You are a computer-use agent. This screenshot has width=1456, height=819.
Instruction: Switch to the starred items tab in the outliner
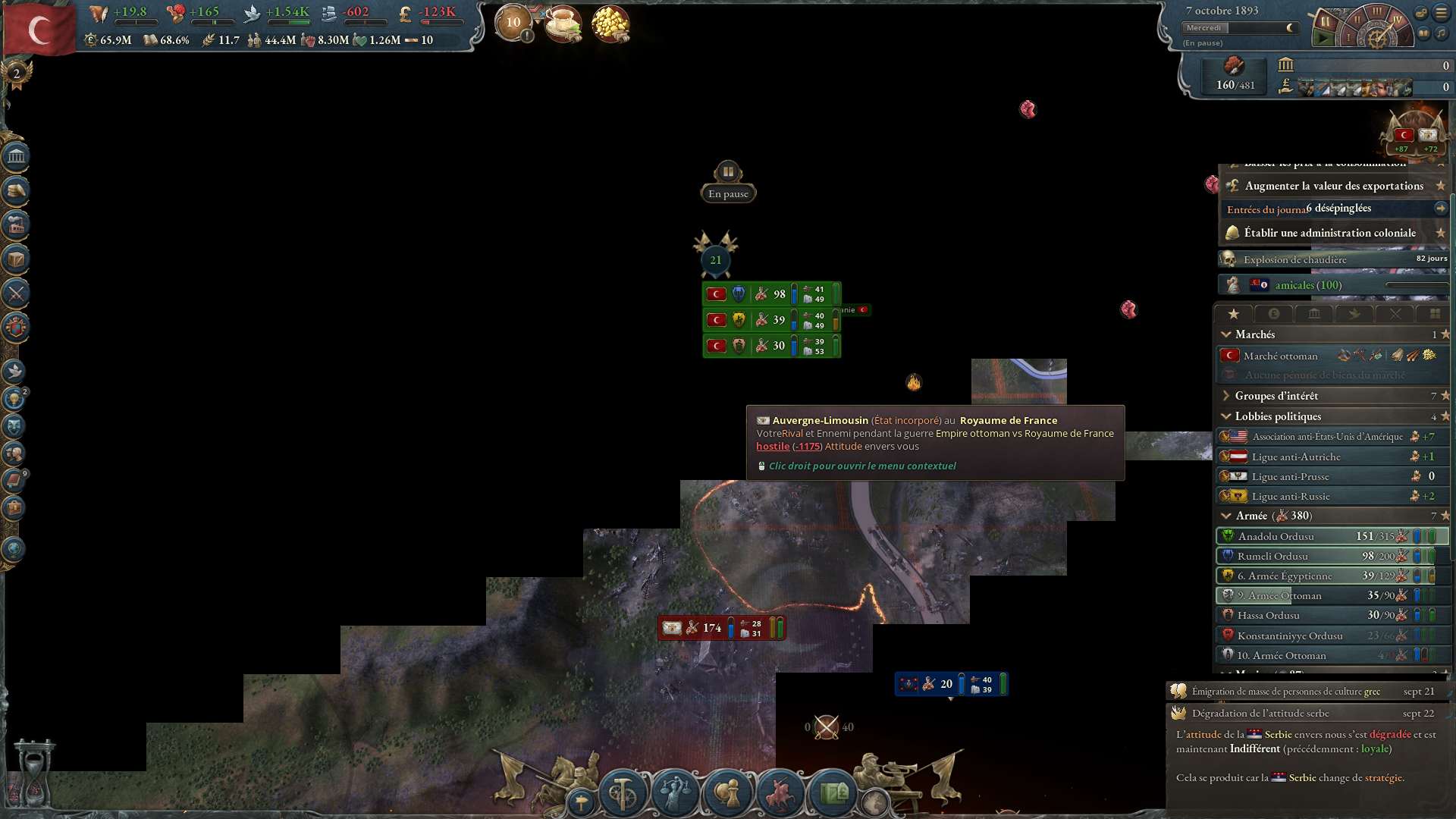[x=1234, y=314]
